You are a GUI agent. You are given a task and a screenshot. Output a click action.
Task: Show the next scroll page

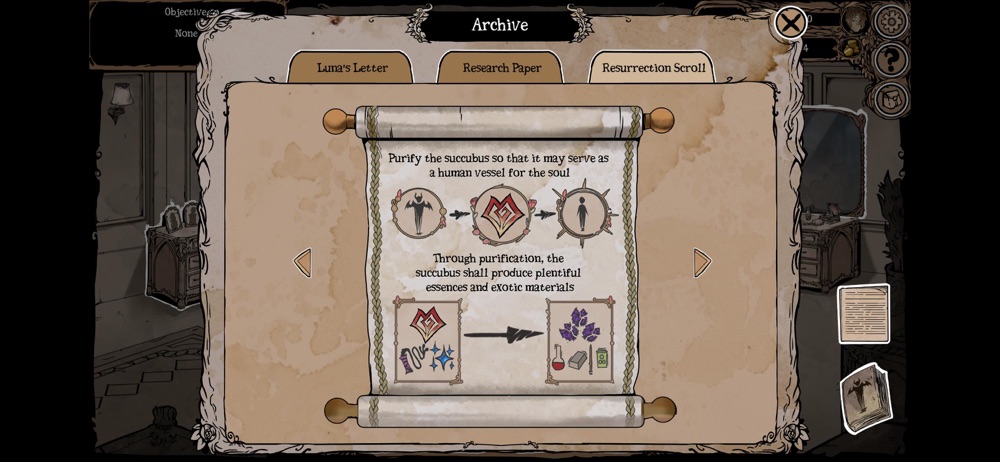point(702,263)
